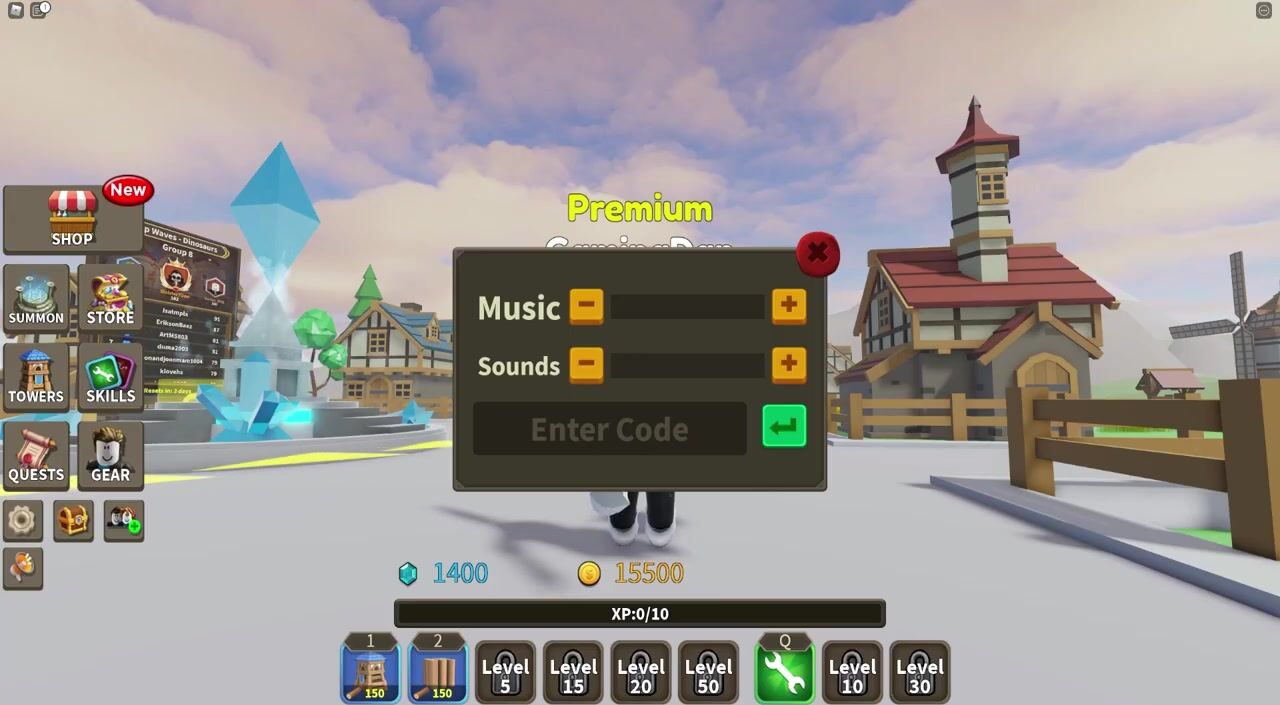Click the invite friends icon with green plus
The image size is (1280, 705).
(124, 521)
